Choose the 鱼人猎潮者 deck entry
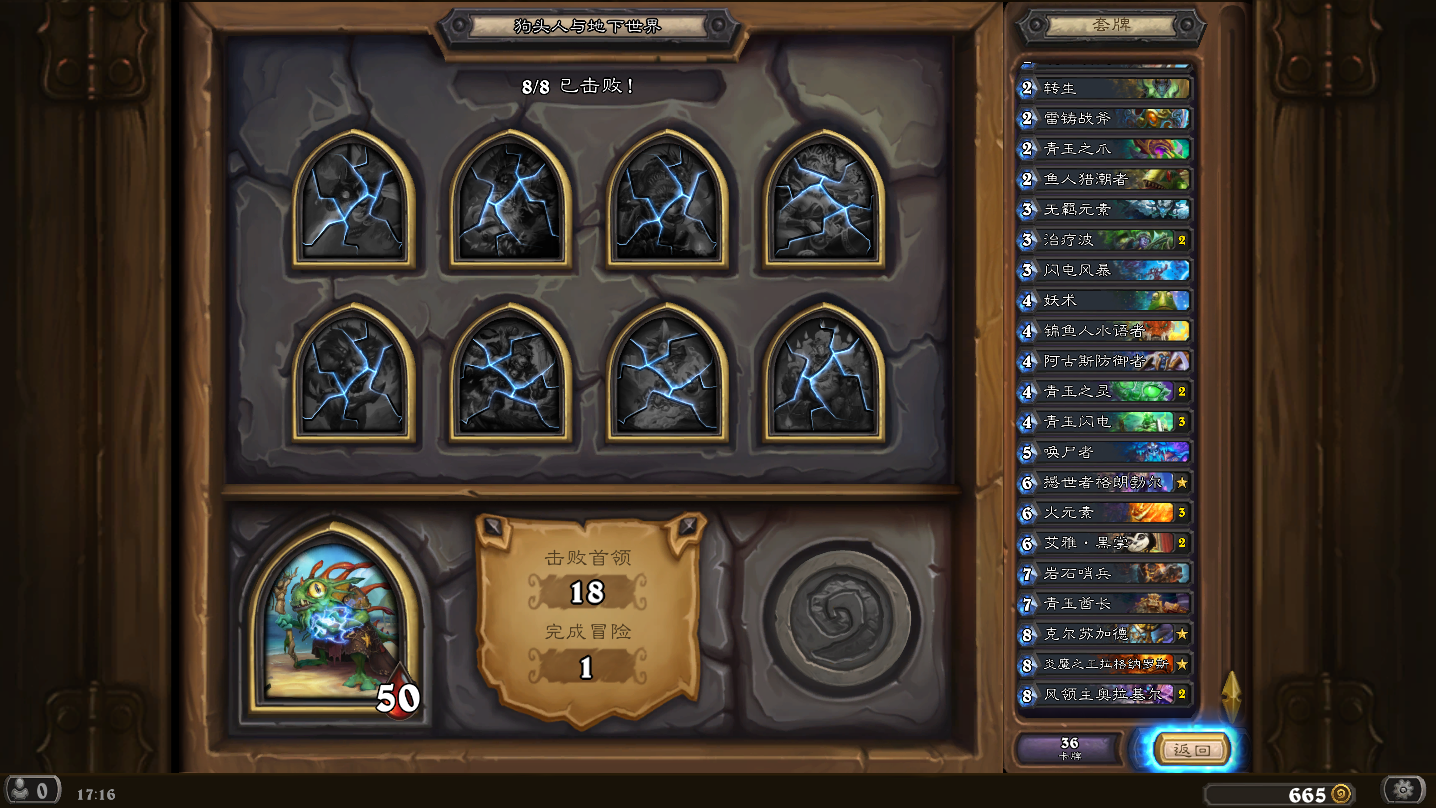 coord(1104,179)
